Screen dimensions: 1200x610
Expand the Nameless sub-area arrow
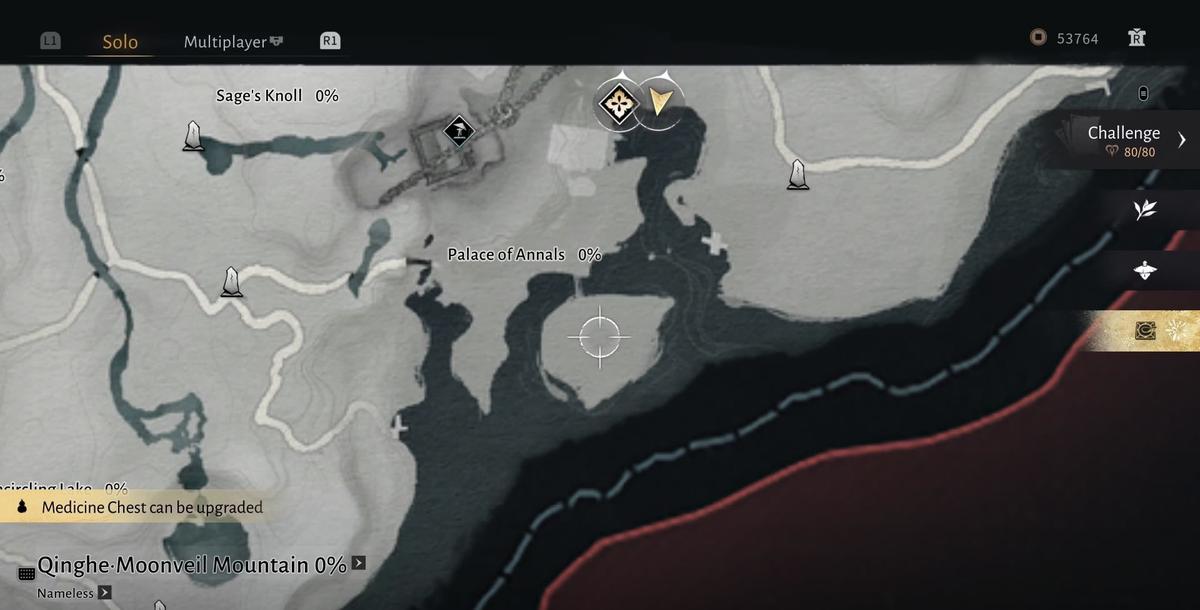point(104,593)
